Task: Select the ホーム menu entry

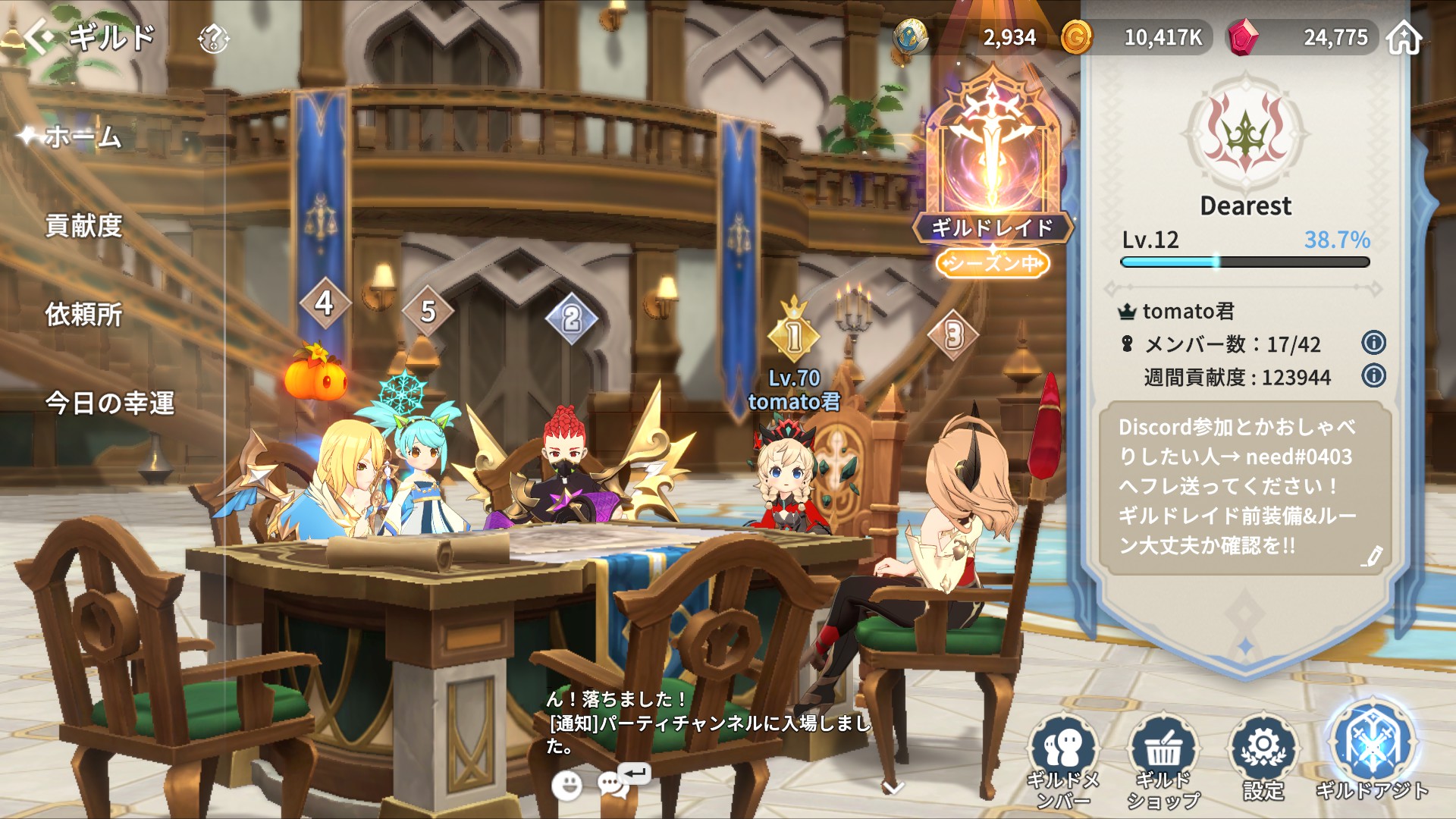Action: (83, 137)
